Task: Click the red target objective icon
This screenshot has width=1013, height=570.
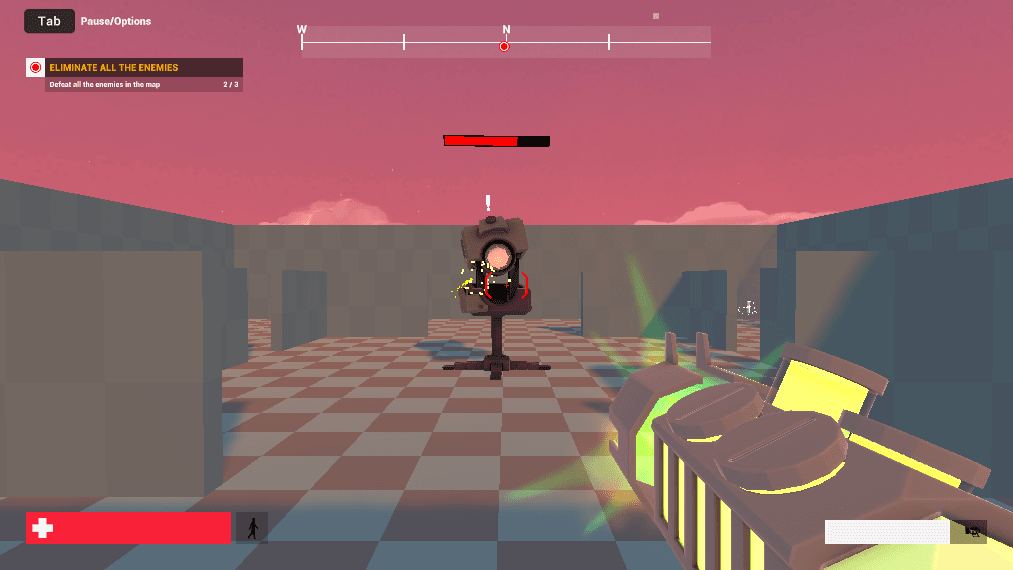Action: point(36,68)
